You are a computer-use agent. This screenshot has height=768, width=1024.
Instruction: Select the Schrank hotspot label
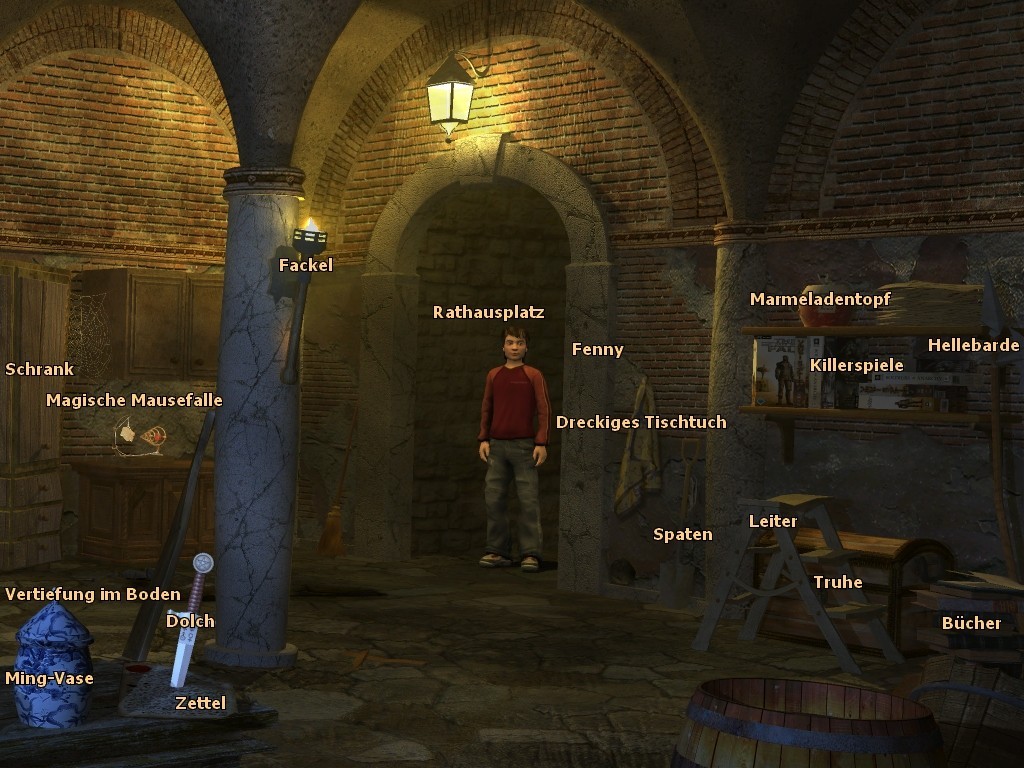(39, 369)
